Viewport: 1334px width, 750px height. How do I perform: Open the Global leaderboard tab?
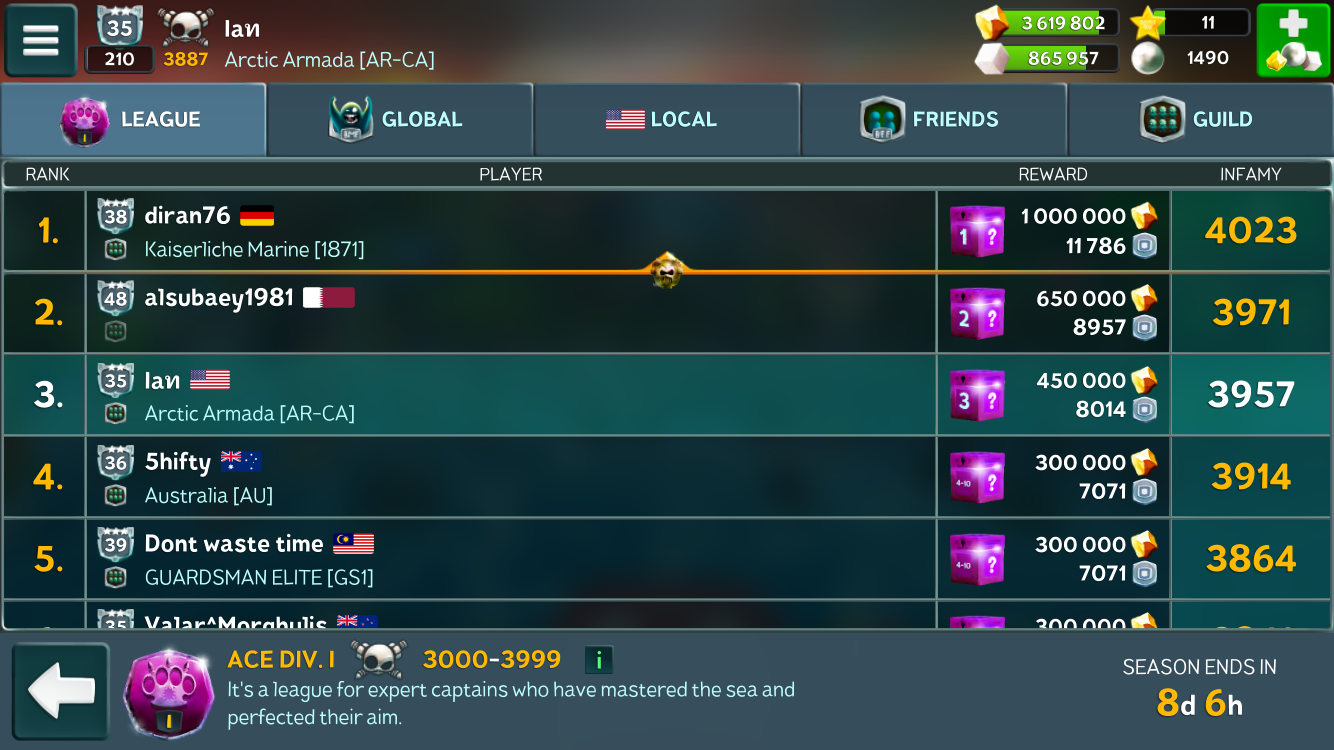[x=400, y=119]
